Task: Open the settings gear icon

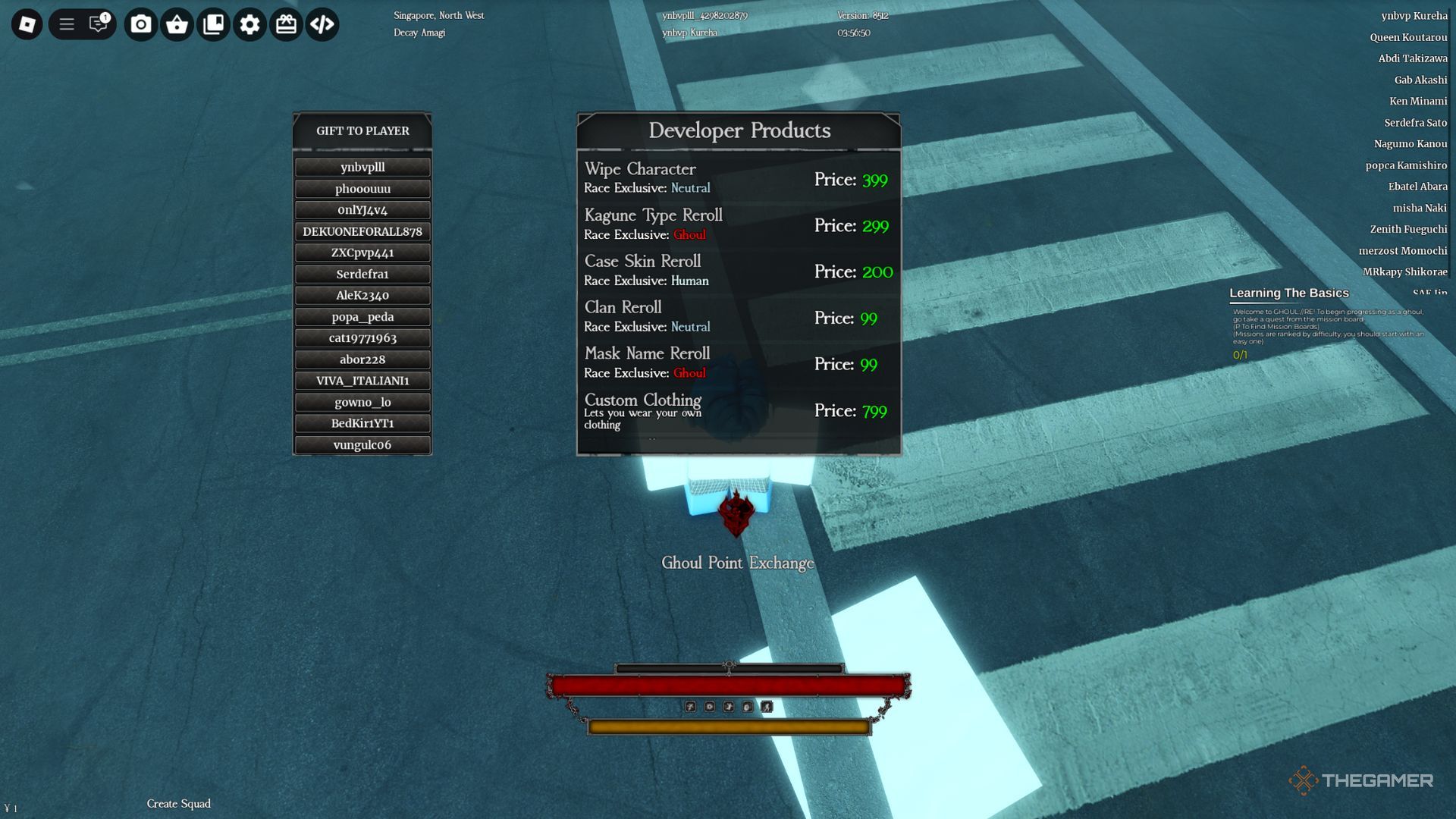Action: pos(249,24)
